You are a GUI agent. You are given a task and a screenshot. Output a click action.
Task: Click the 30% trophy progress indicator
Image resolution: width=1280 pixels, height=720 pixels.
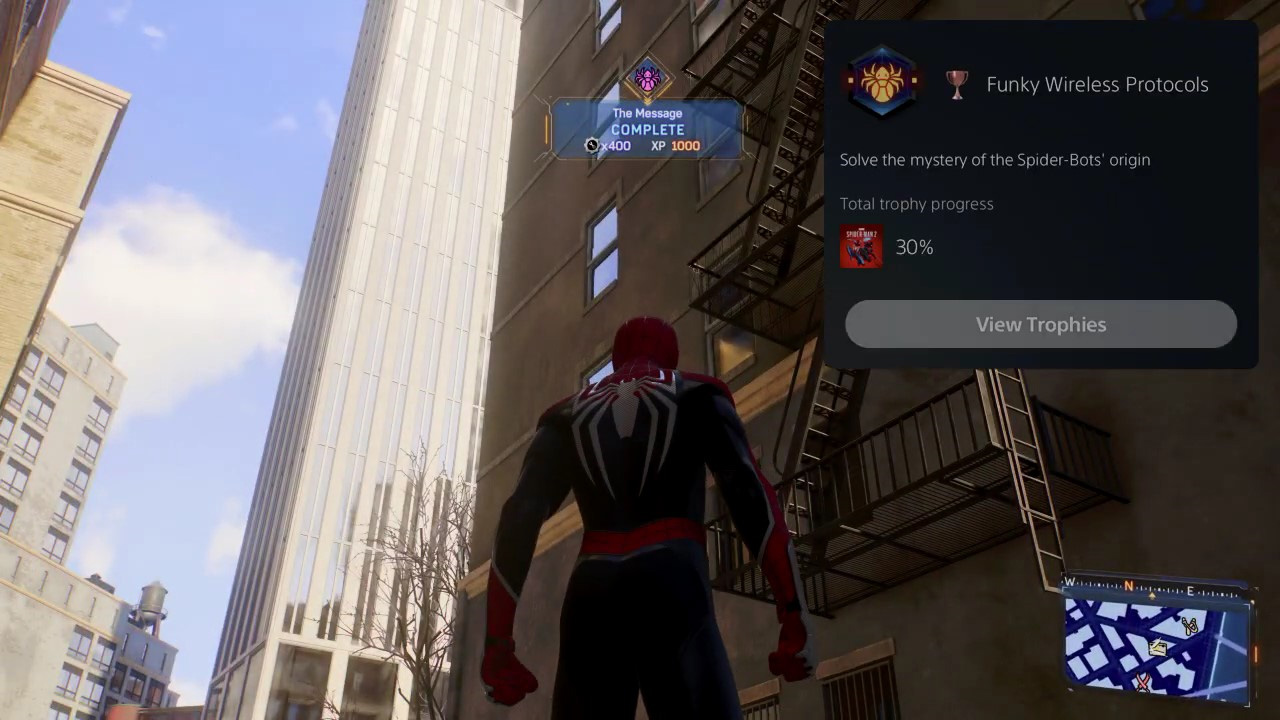[914, 247]
